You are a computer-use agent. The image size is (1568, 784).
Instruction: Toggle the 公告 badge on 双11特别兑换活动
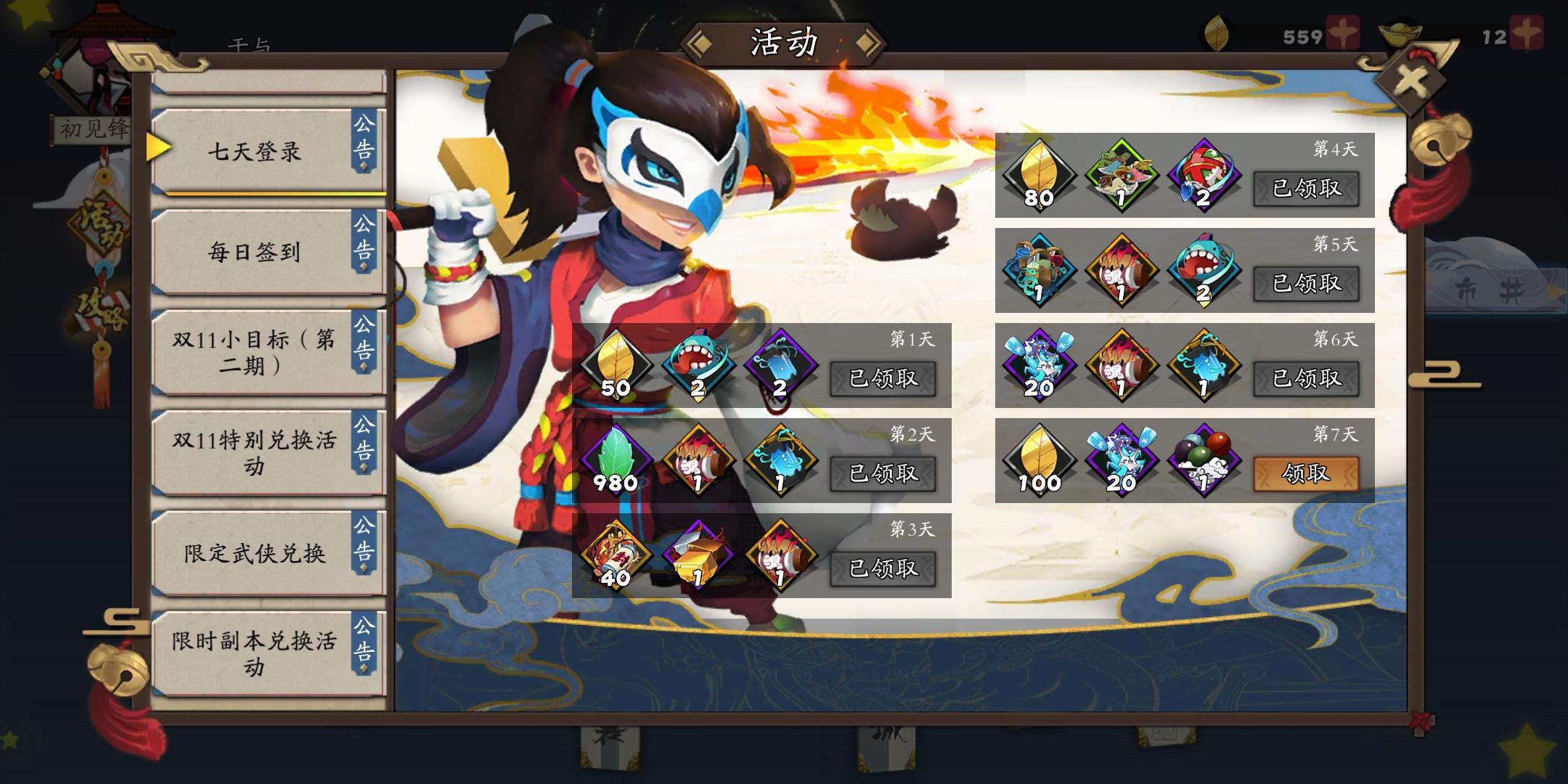pos(365,440)
